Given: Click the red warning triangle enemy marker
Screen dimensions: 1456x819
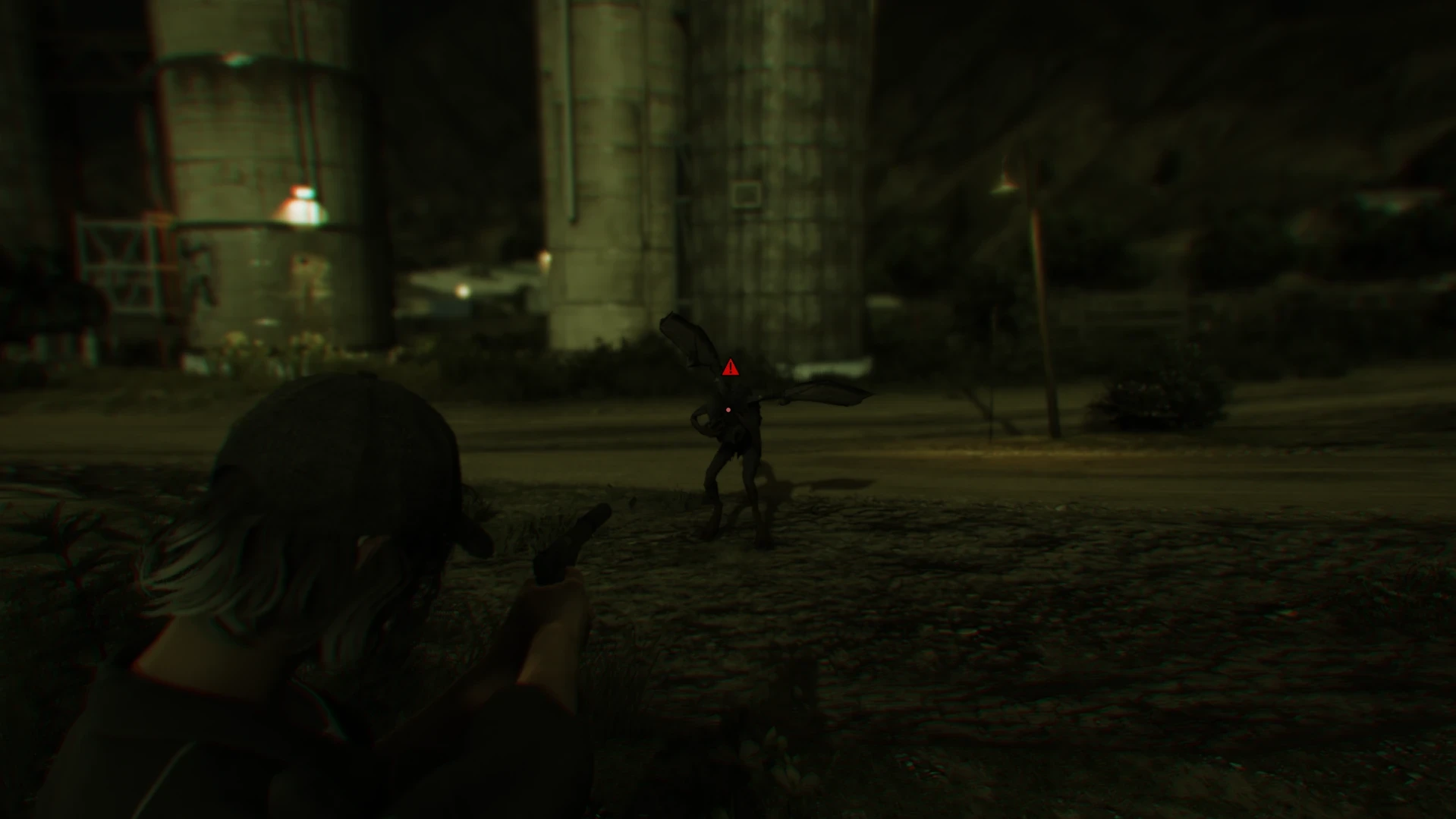Looking at the screenshot, I should [x=730, y=369].
